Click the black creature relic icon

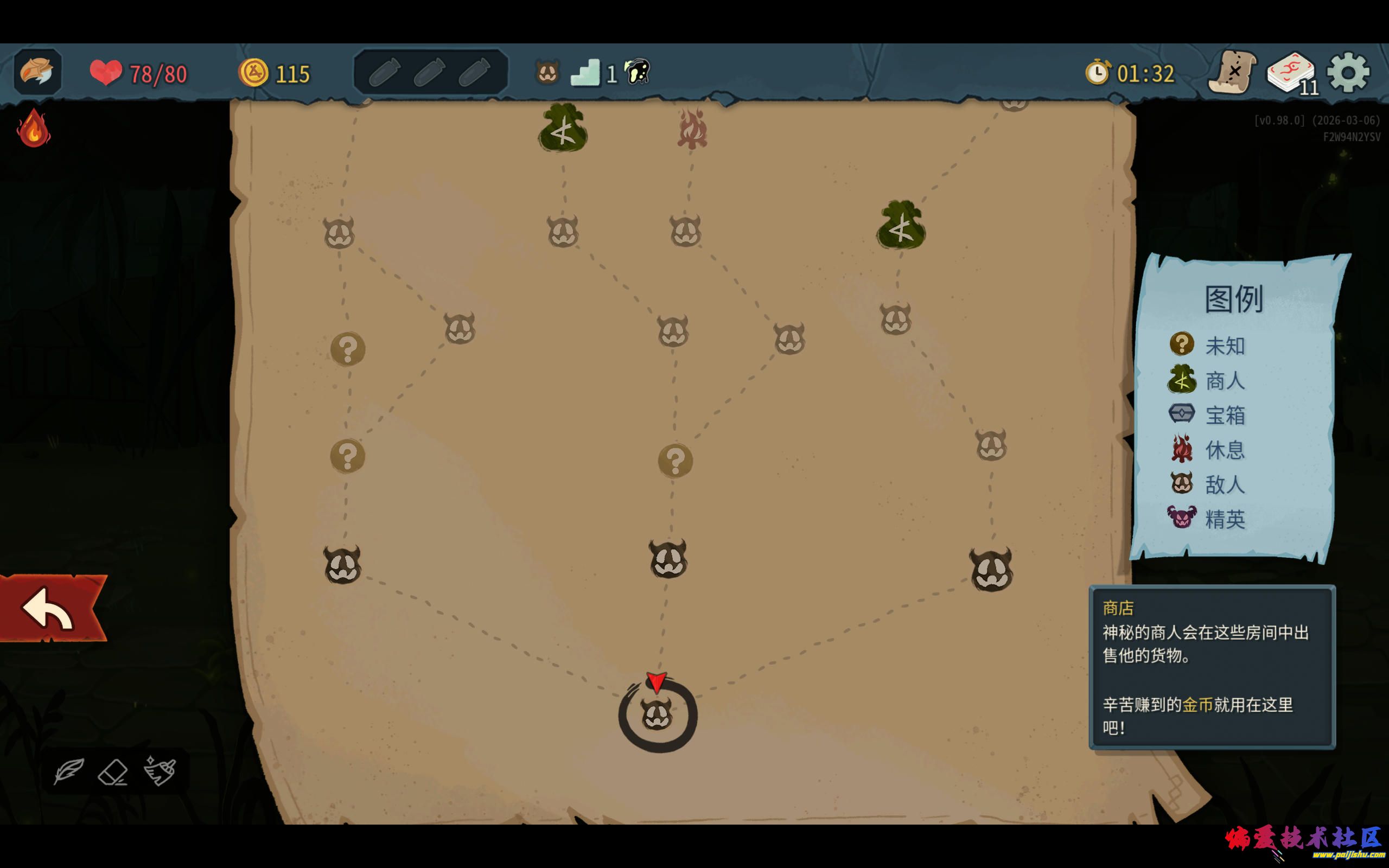(x=638, y=73)
